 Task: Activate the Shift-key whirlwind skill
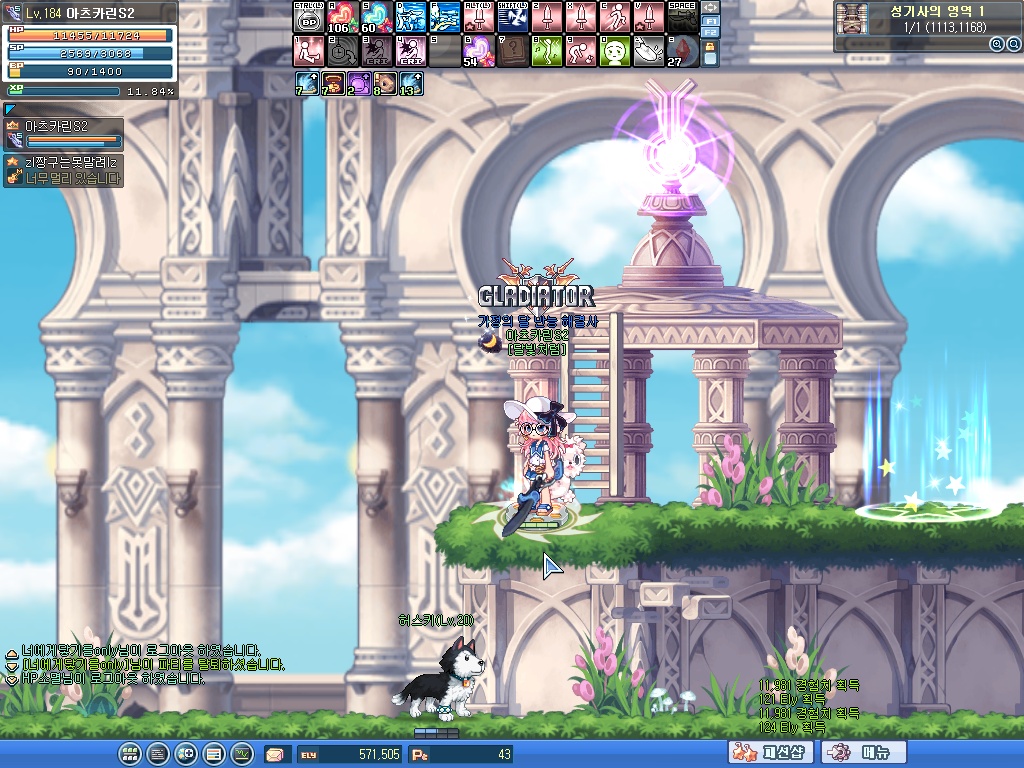click(x=512, y=18)
